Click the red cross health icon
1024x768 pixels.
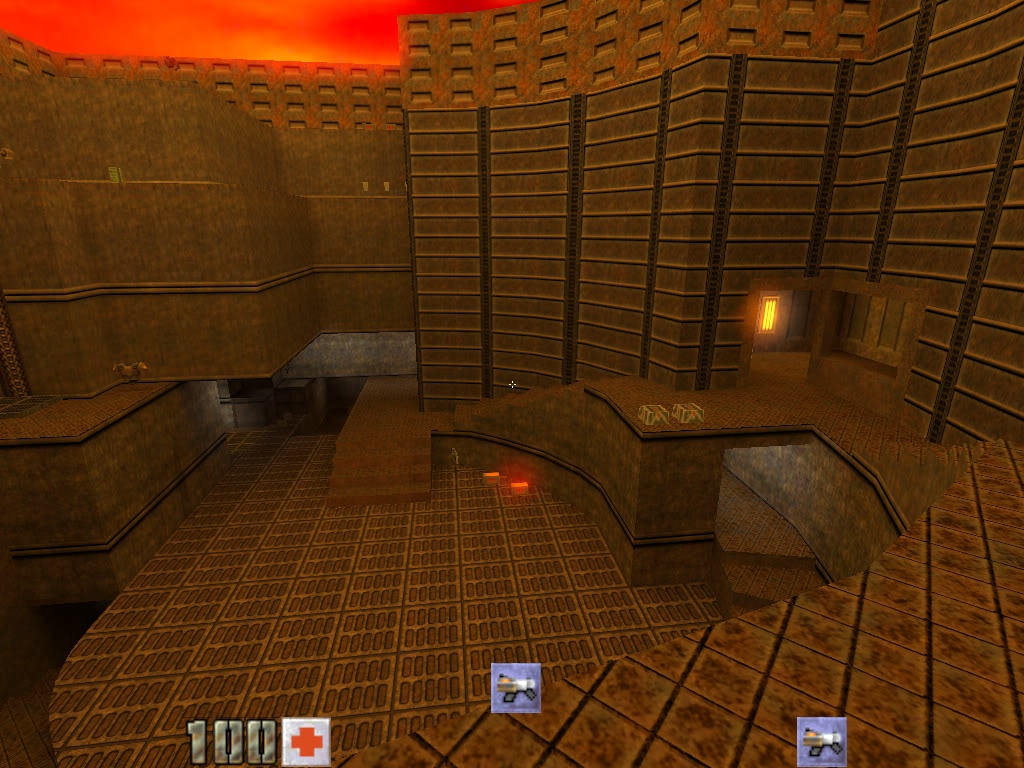pyautogui.click(x=306, y=742)
